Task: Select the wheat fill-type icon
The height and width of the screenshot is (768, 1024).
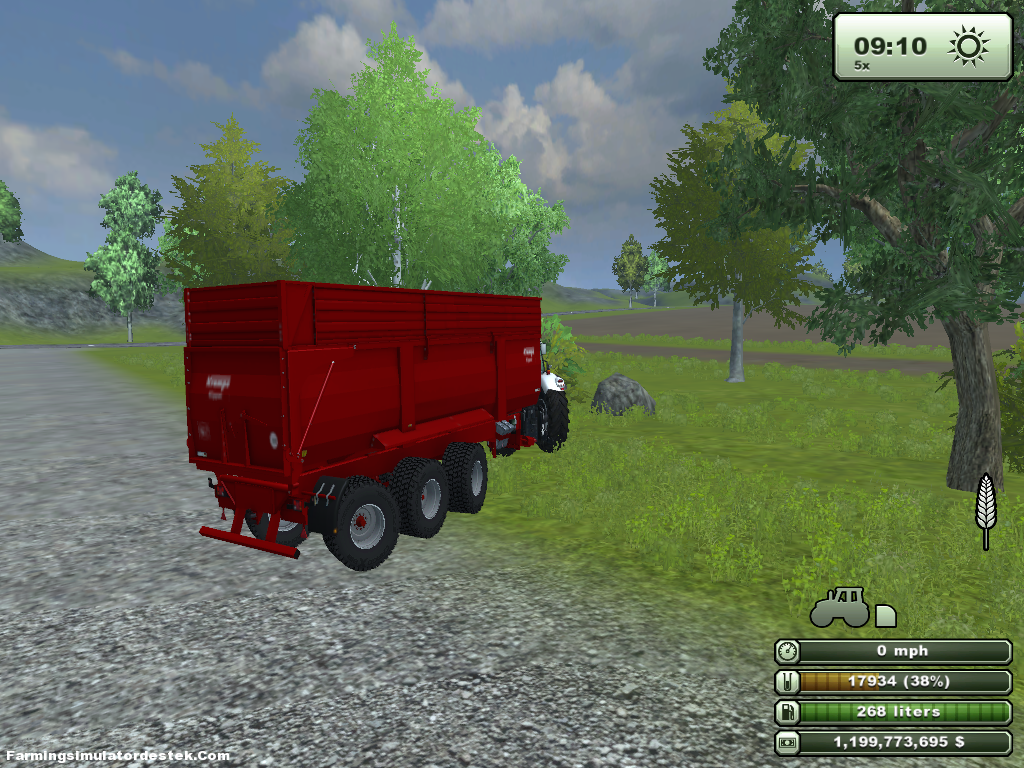Action: point(986,509)
